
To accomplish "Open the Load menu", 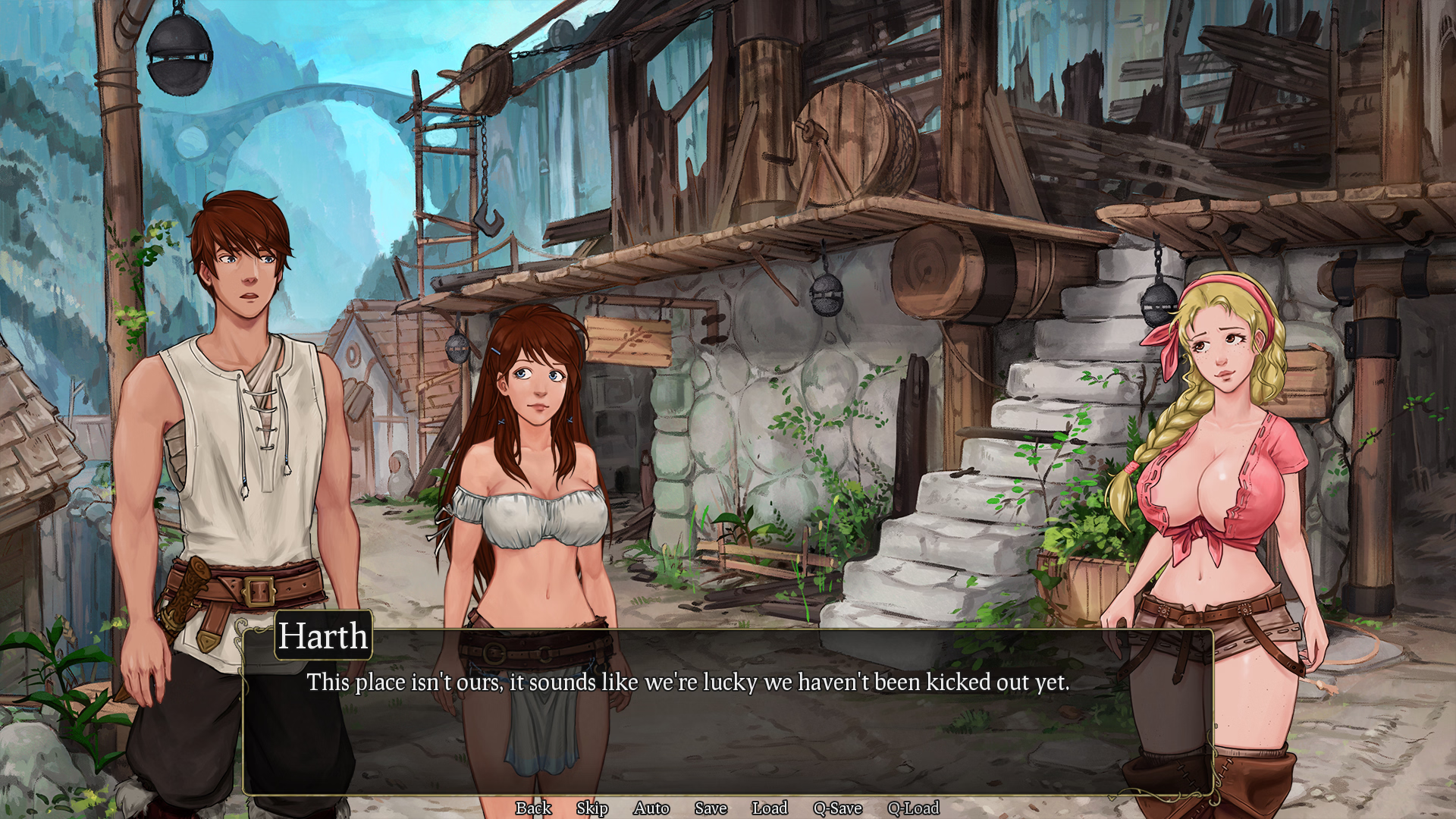I will [x=770, y=808].
